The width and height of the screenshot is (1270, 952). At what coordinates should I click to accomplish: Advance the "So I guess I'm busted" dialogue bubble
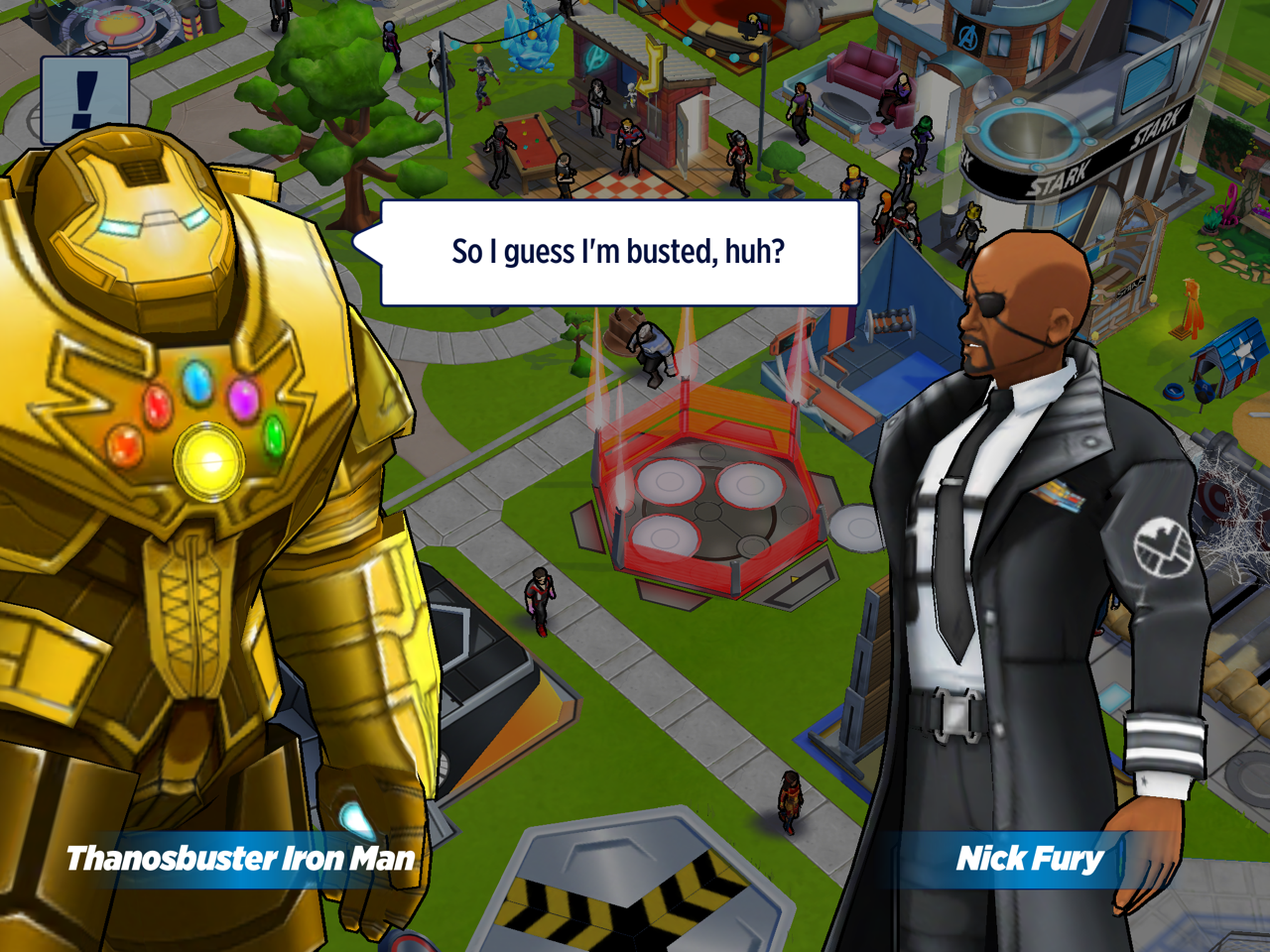[619, 253]
